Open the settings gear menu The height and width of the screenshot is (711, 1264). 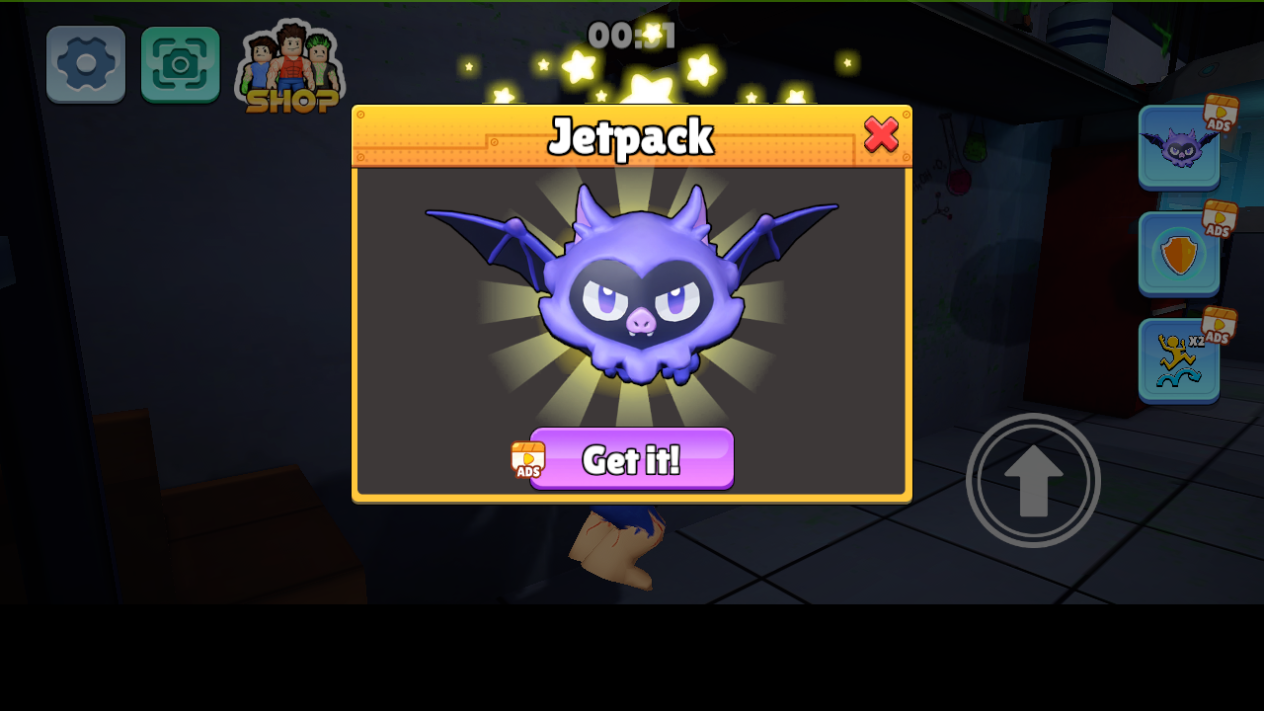pyautogui.click(x=86, y=64)
